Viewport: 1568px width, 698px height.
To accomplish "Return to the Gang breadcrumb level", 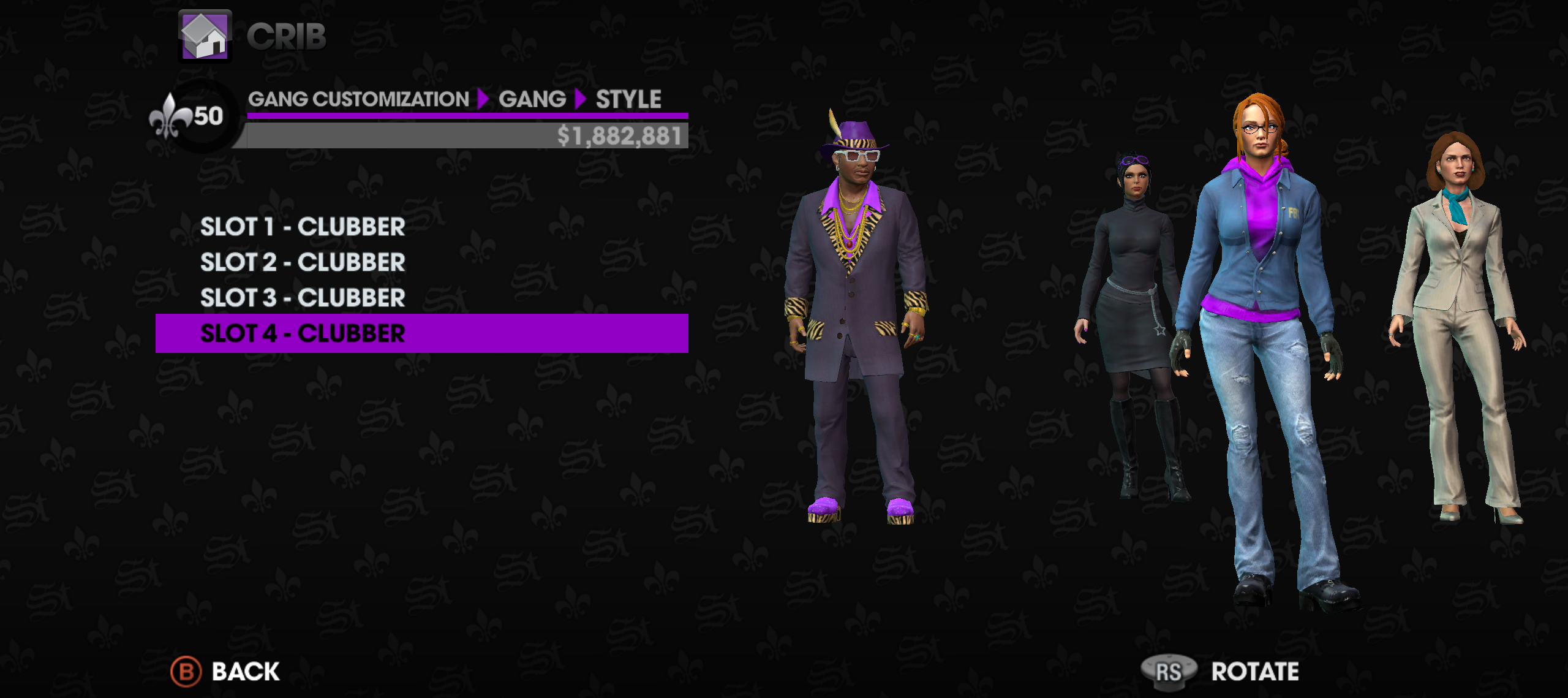I will coord(532,99).
